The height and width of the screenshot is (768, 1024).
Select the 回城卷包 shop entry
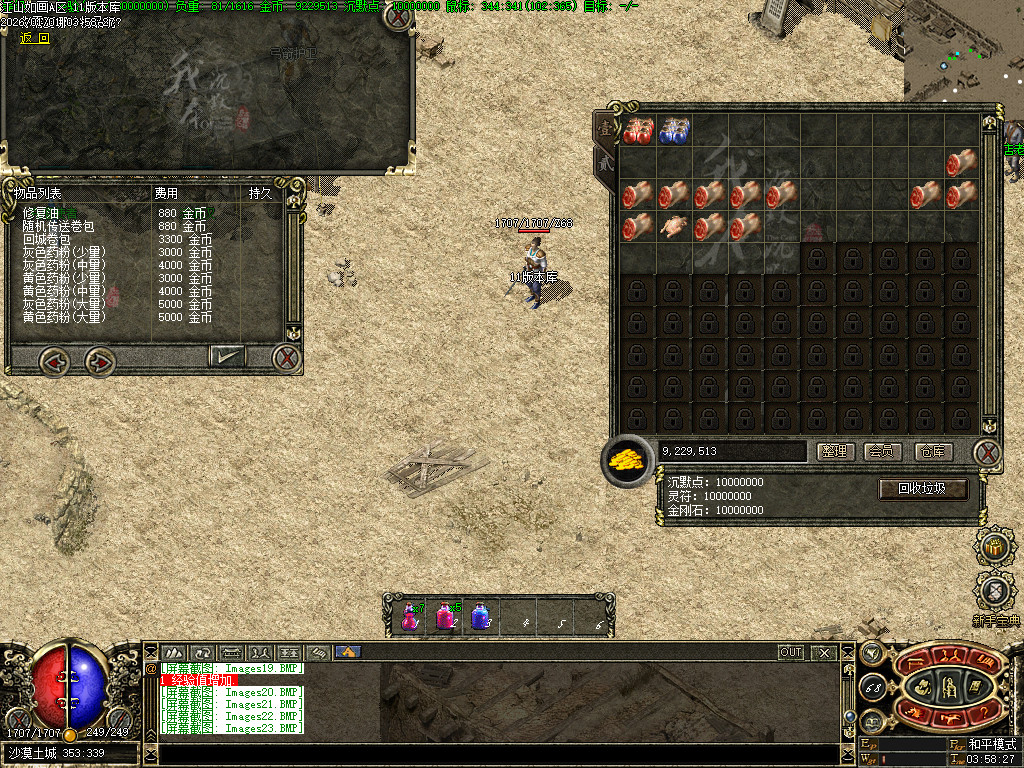click(47, 239)
